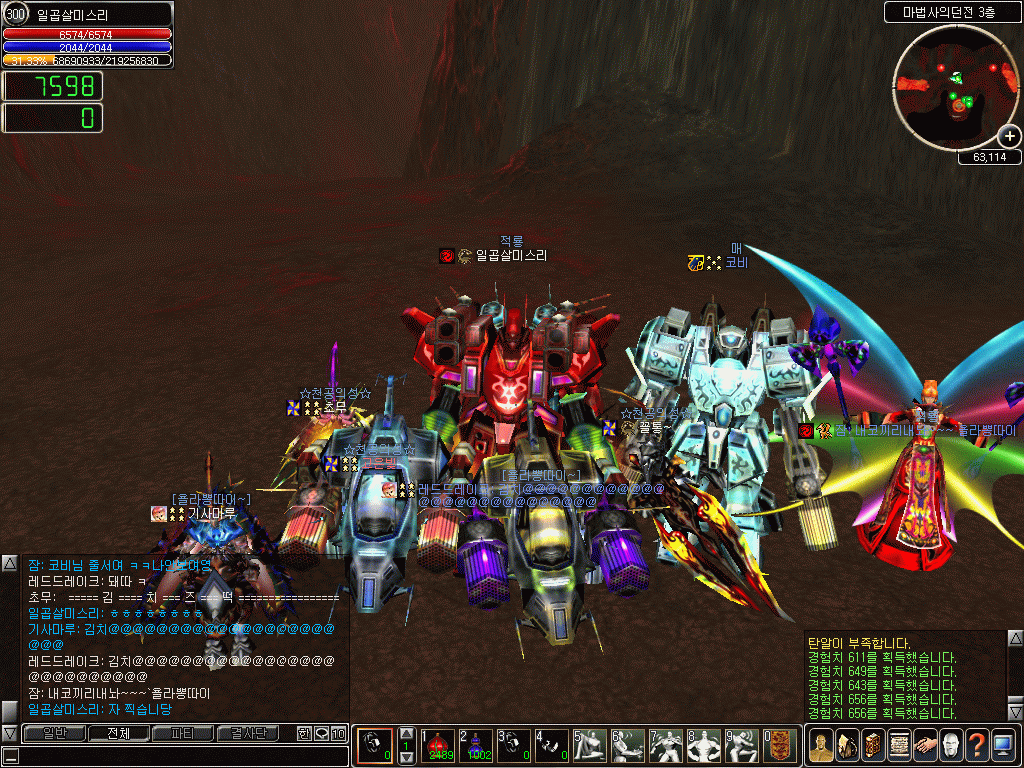The height and width of the screenshot is (768, 1024).
Task: Select the 전체 chat tab
Action: point(117,733)
